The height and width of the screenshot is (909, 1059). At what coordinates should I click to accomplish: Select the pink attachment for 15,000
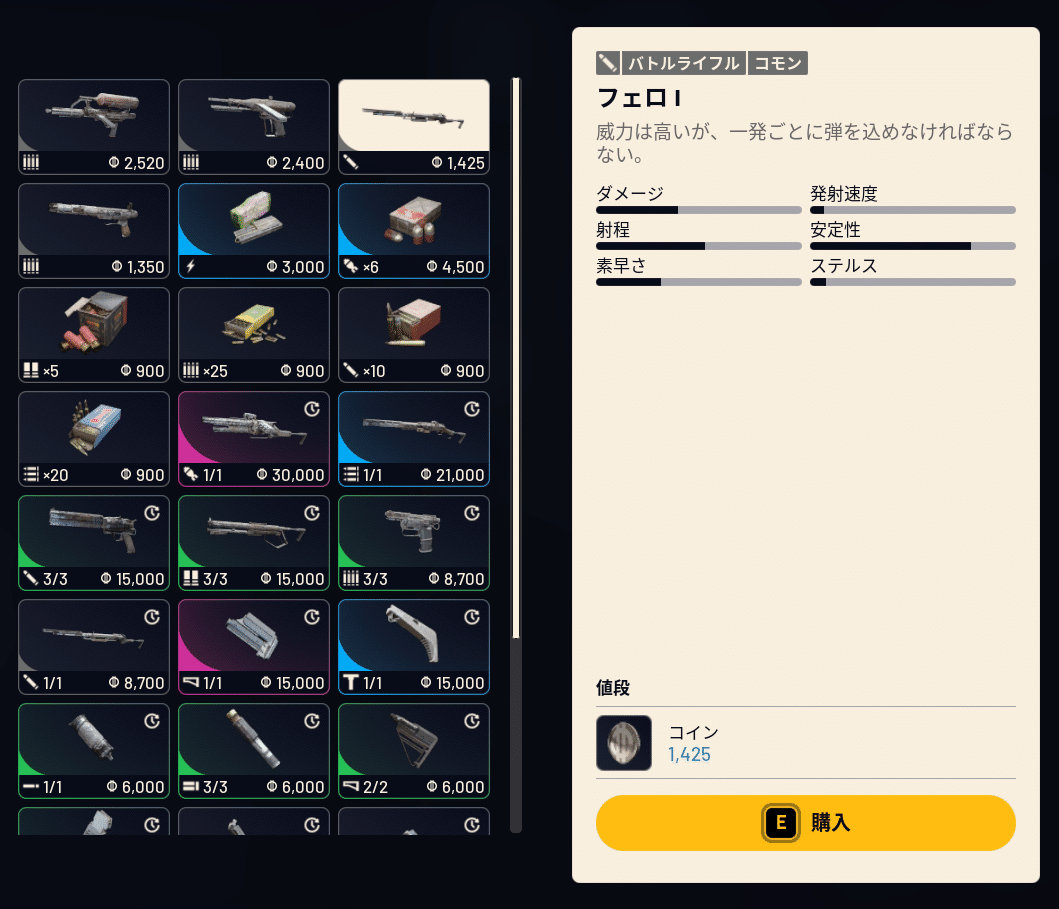click(x=254, y=647)
